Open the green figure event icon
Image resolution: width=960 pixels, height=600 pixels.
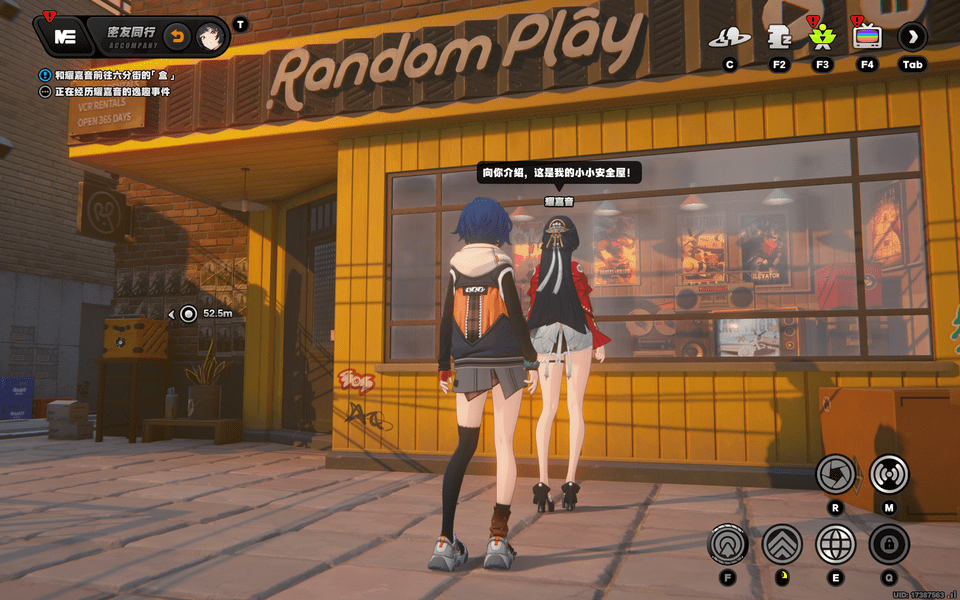point(822,38)
